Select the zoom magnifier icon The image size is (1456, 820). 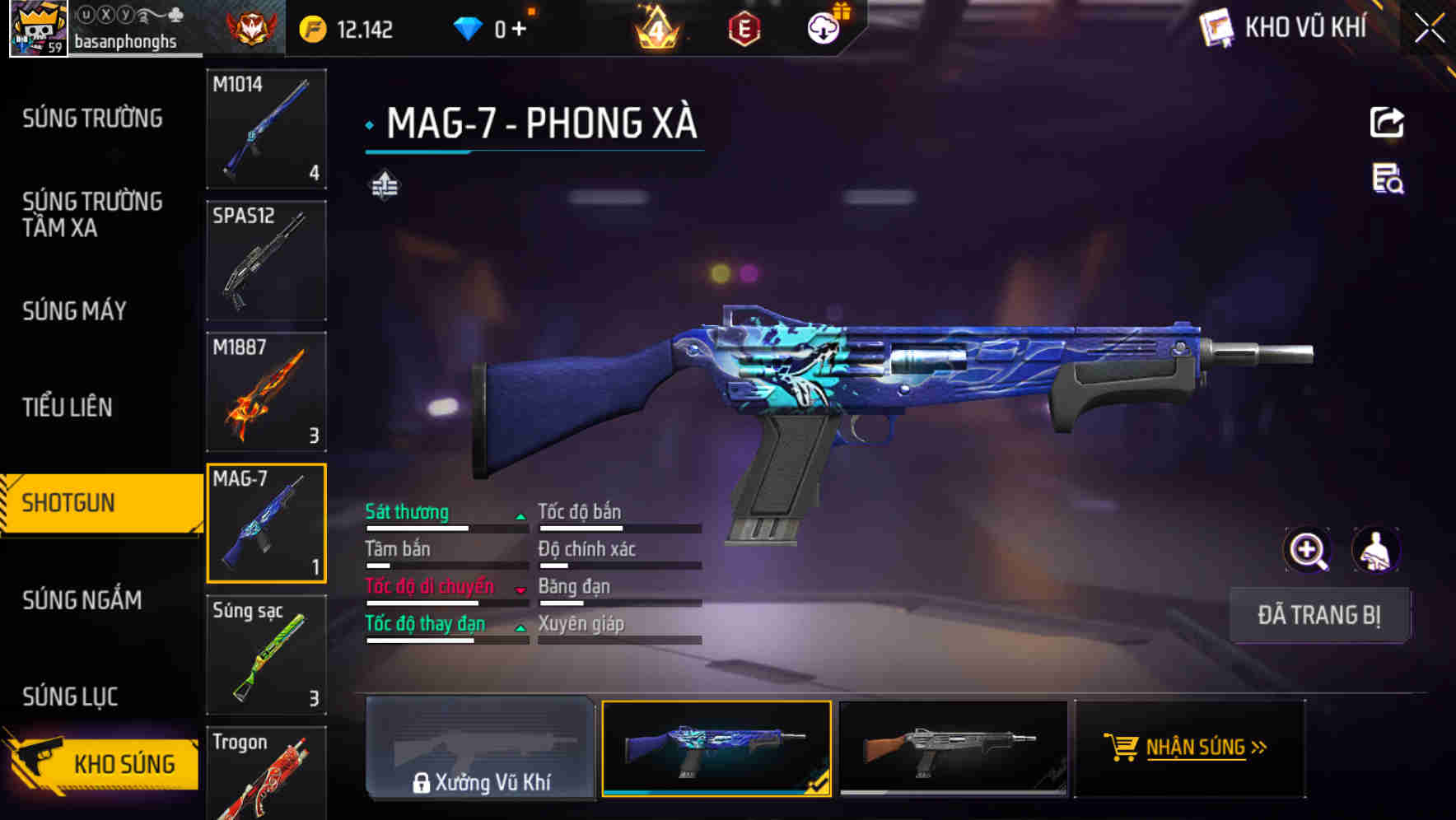(1309, 550)
